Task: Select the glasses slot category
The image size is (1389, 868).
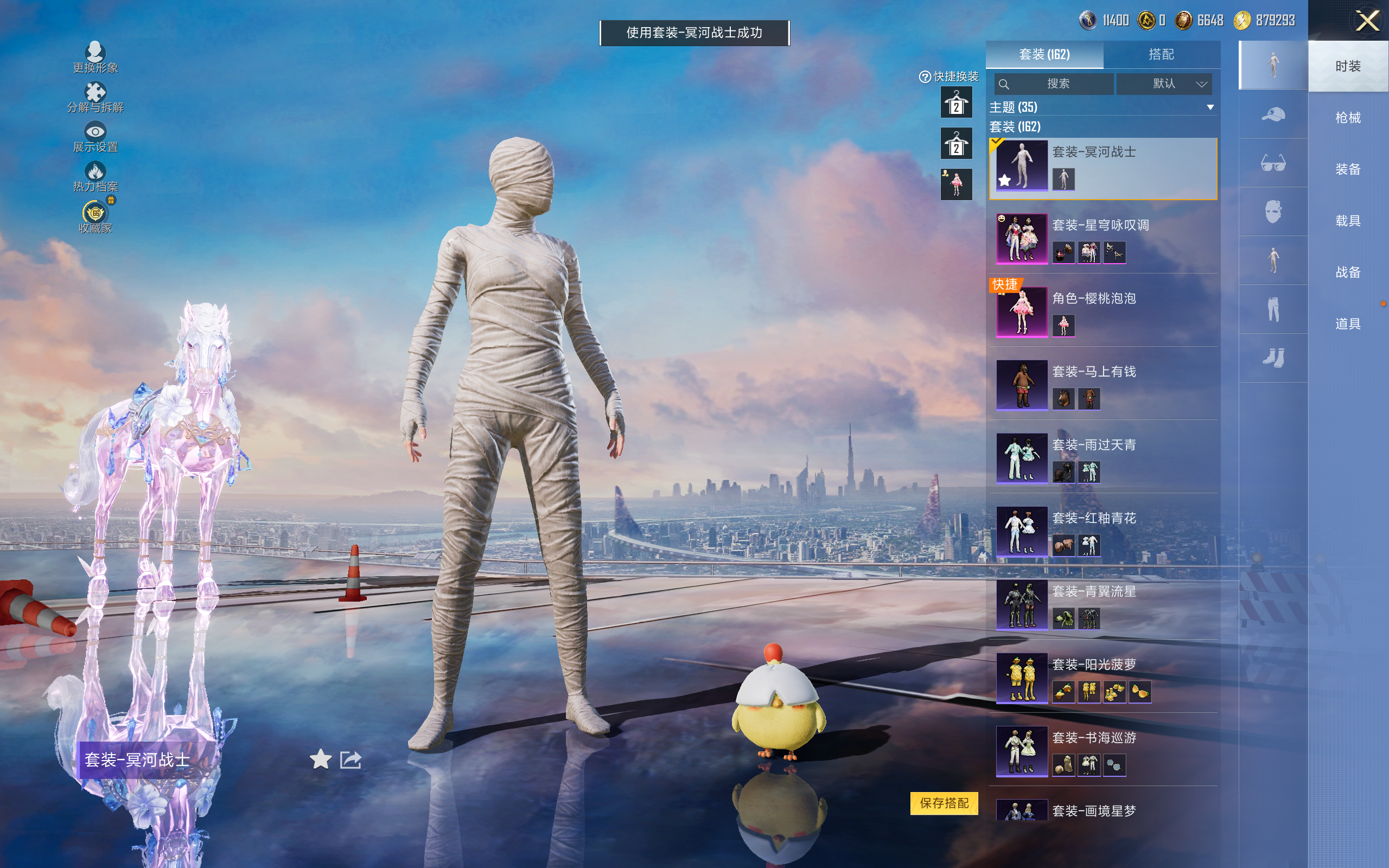Action: tap(1272, 164)
